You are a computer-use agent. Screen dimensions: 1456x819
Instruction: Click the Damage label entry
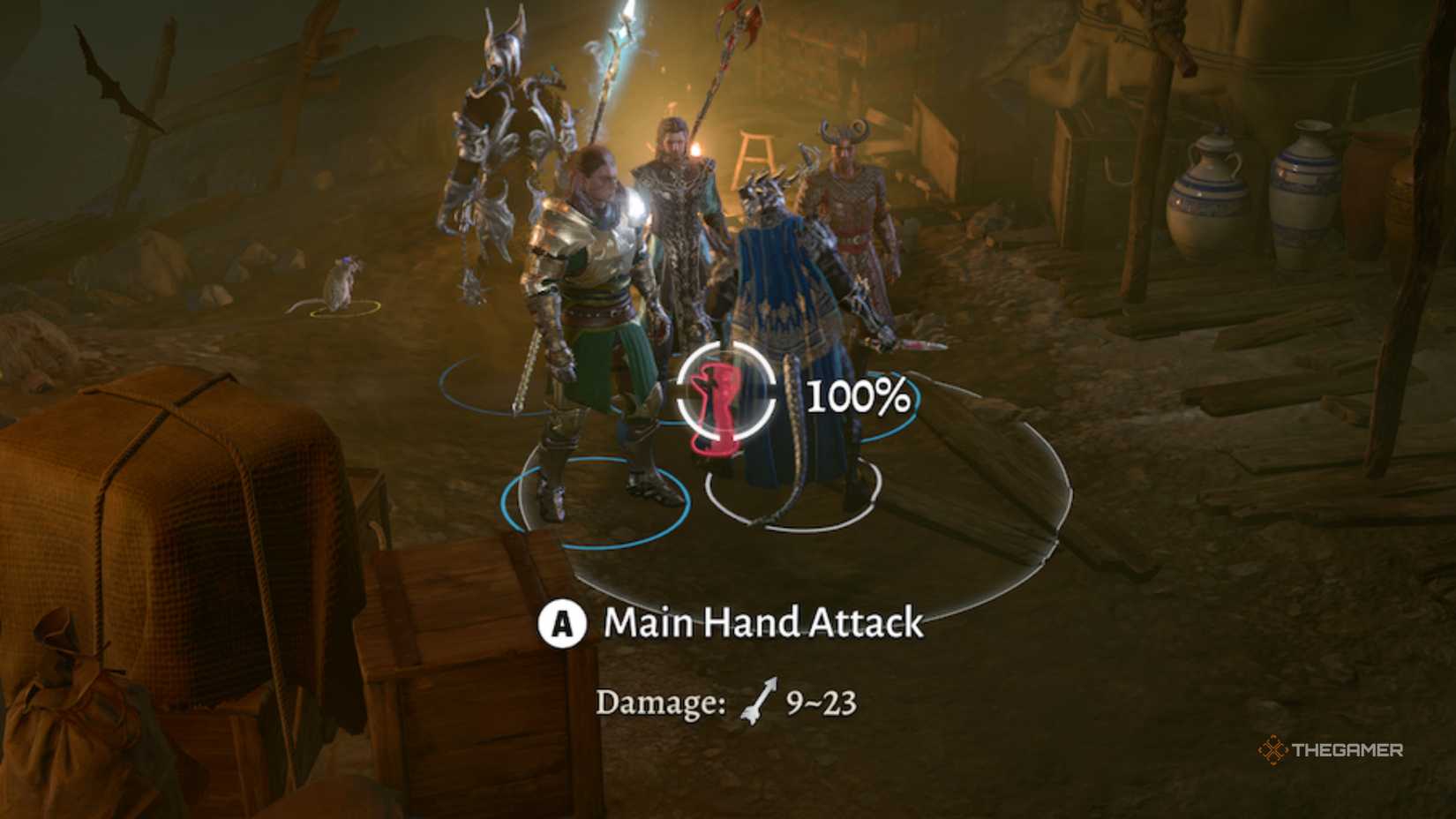pyautogui.click(x=660, y=702)
